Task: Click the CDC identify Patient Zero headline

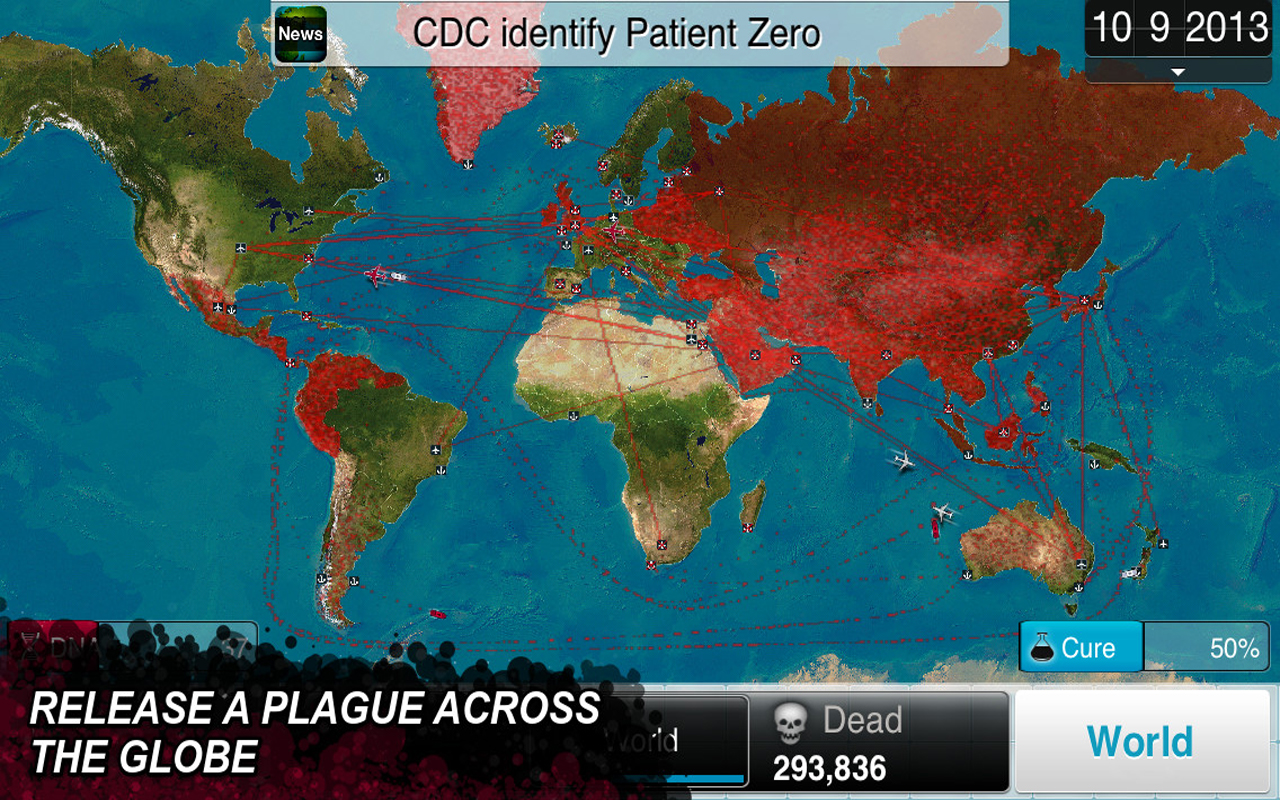Action: coord(616,33)
